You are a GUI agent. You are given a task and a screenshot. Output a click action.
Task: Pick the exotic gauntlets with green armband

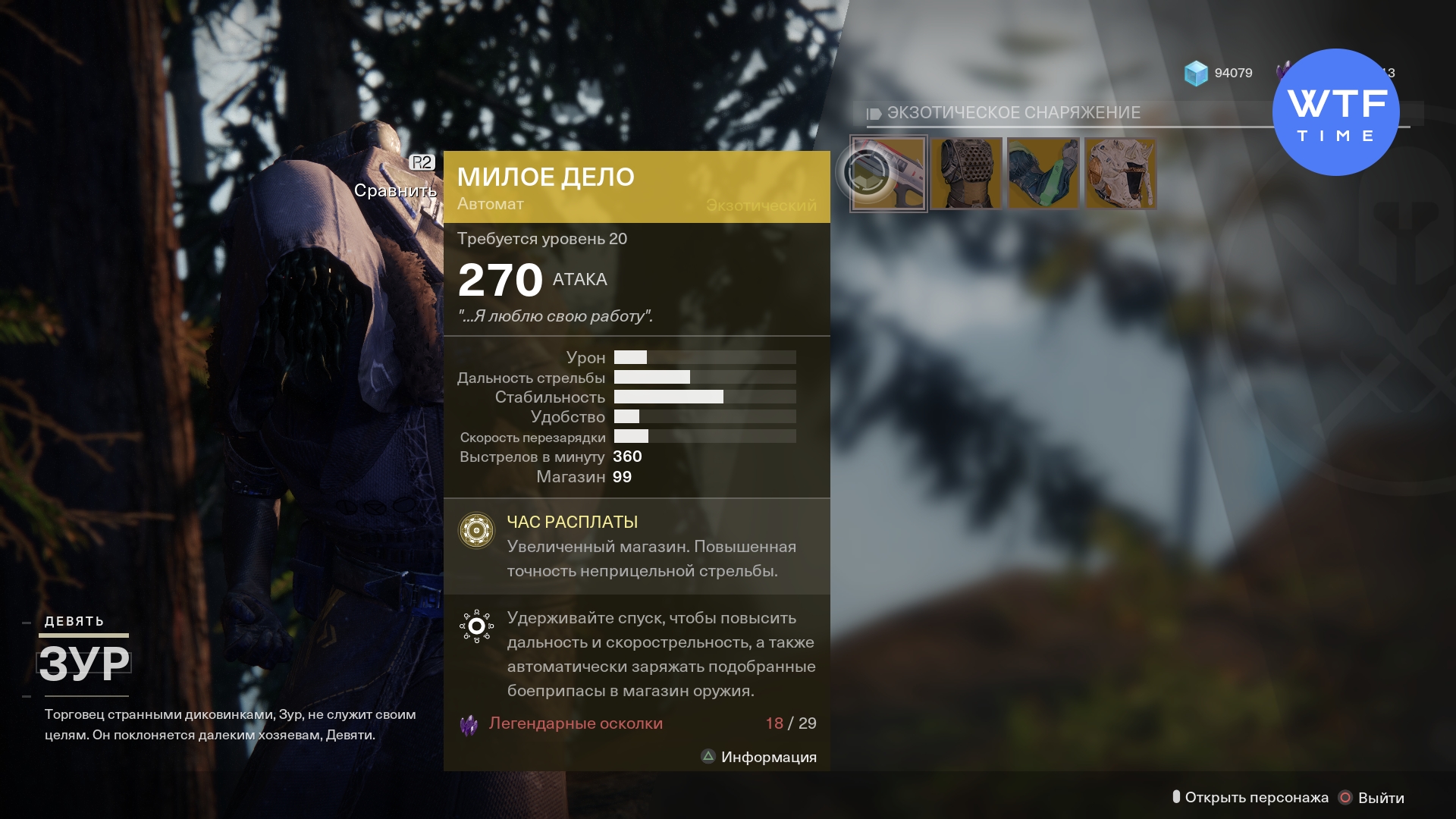pos(1043,174)
